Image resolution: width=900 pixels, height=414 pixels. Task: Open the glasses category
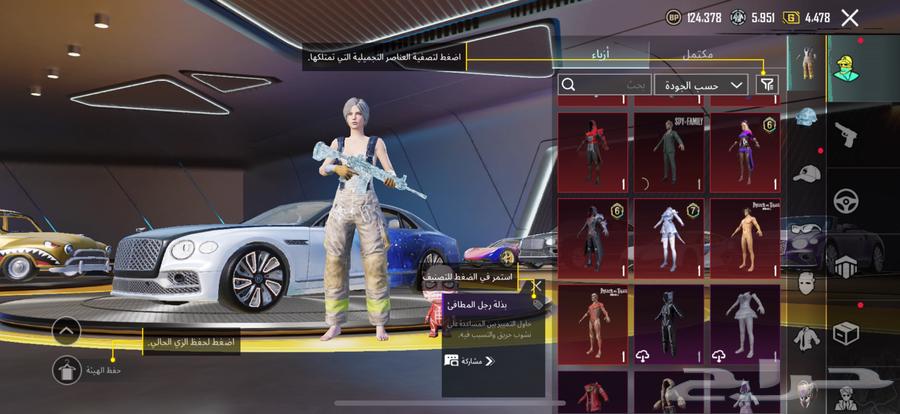point(806,227)
